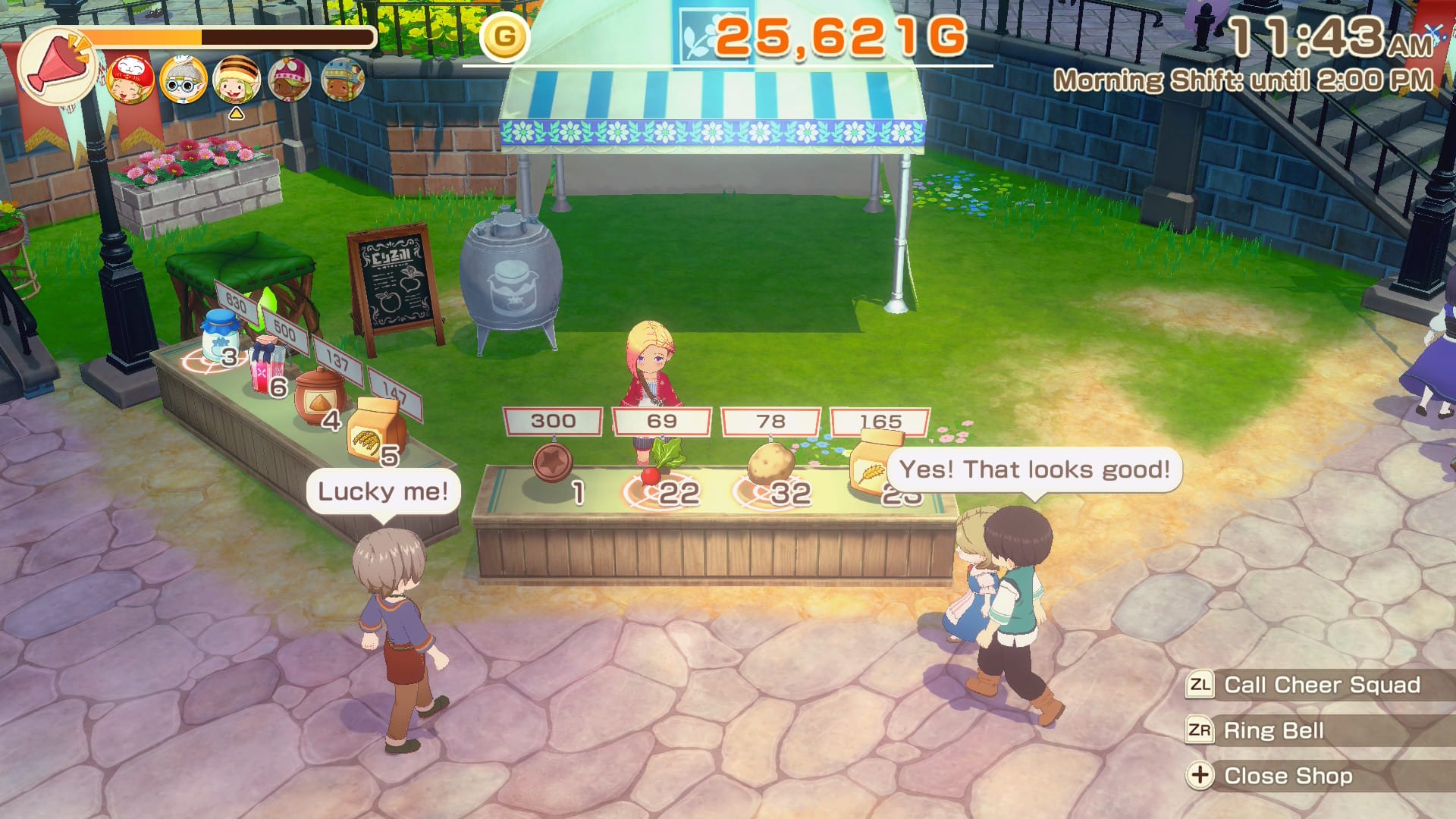Pick the 165 price tag above flour jar

(x=880, y=421)
